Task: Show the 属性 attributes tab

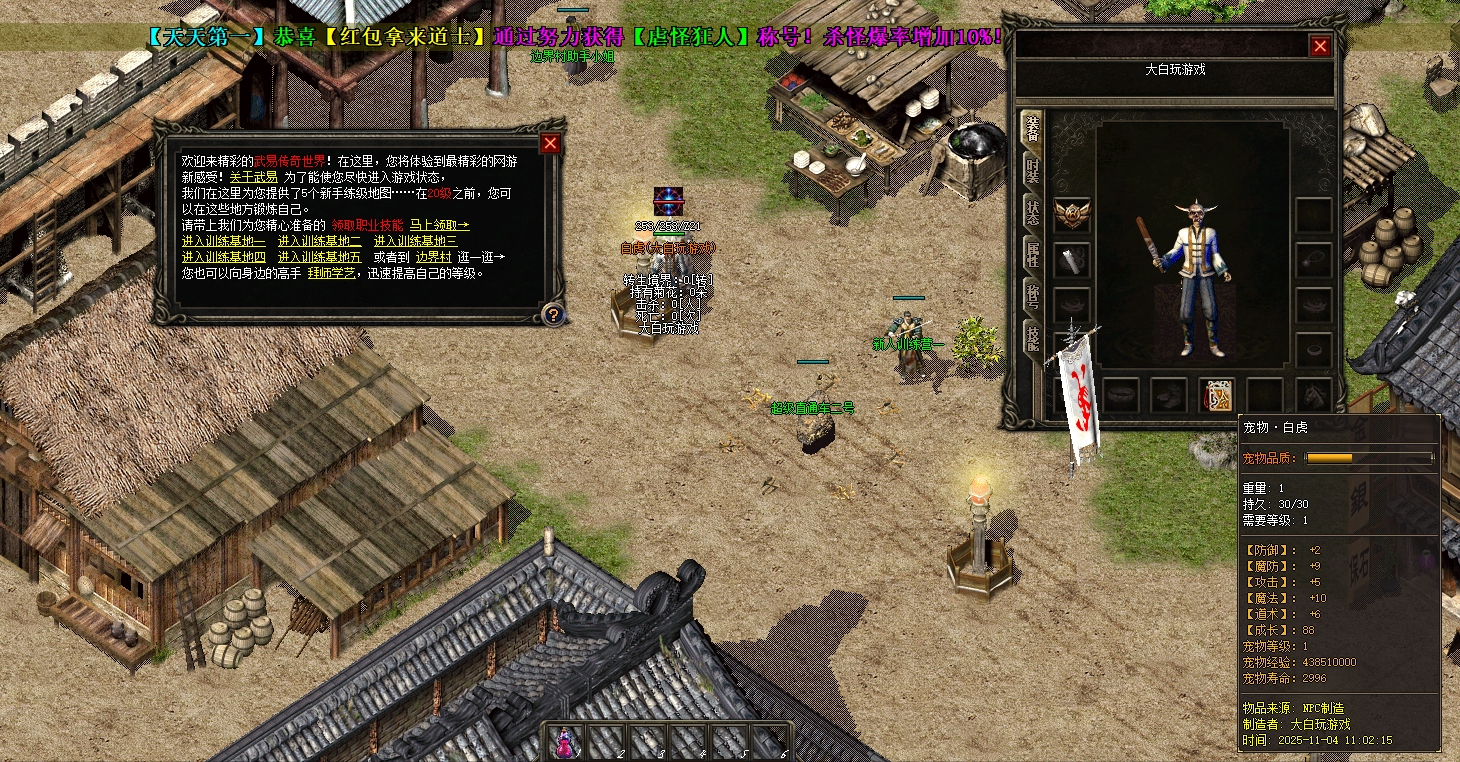Action: tap(1031, 254)
